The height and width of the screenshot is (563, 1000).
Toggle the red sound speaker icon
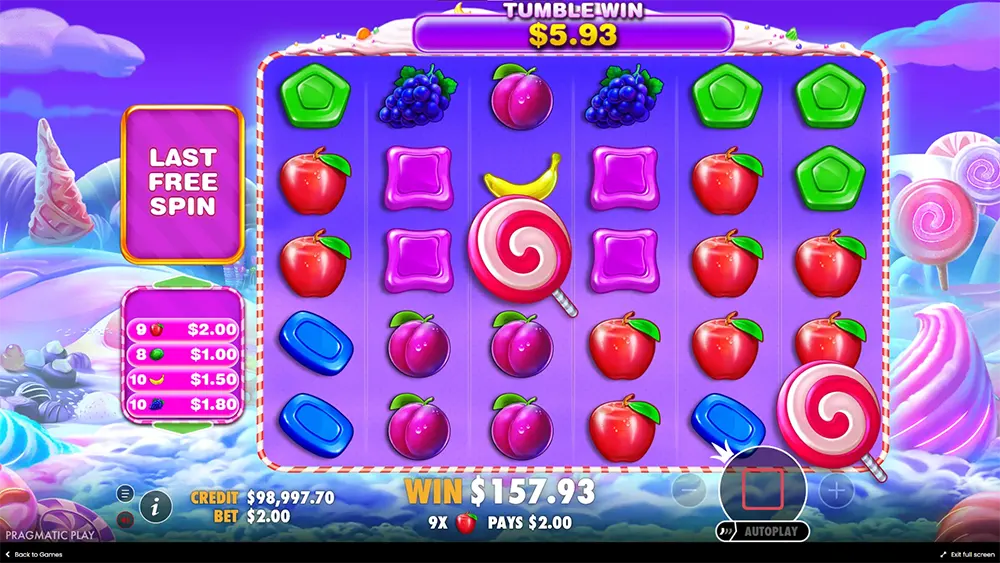[126, 518]
